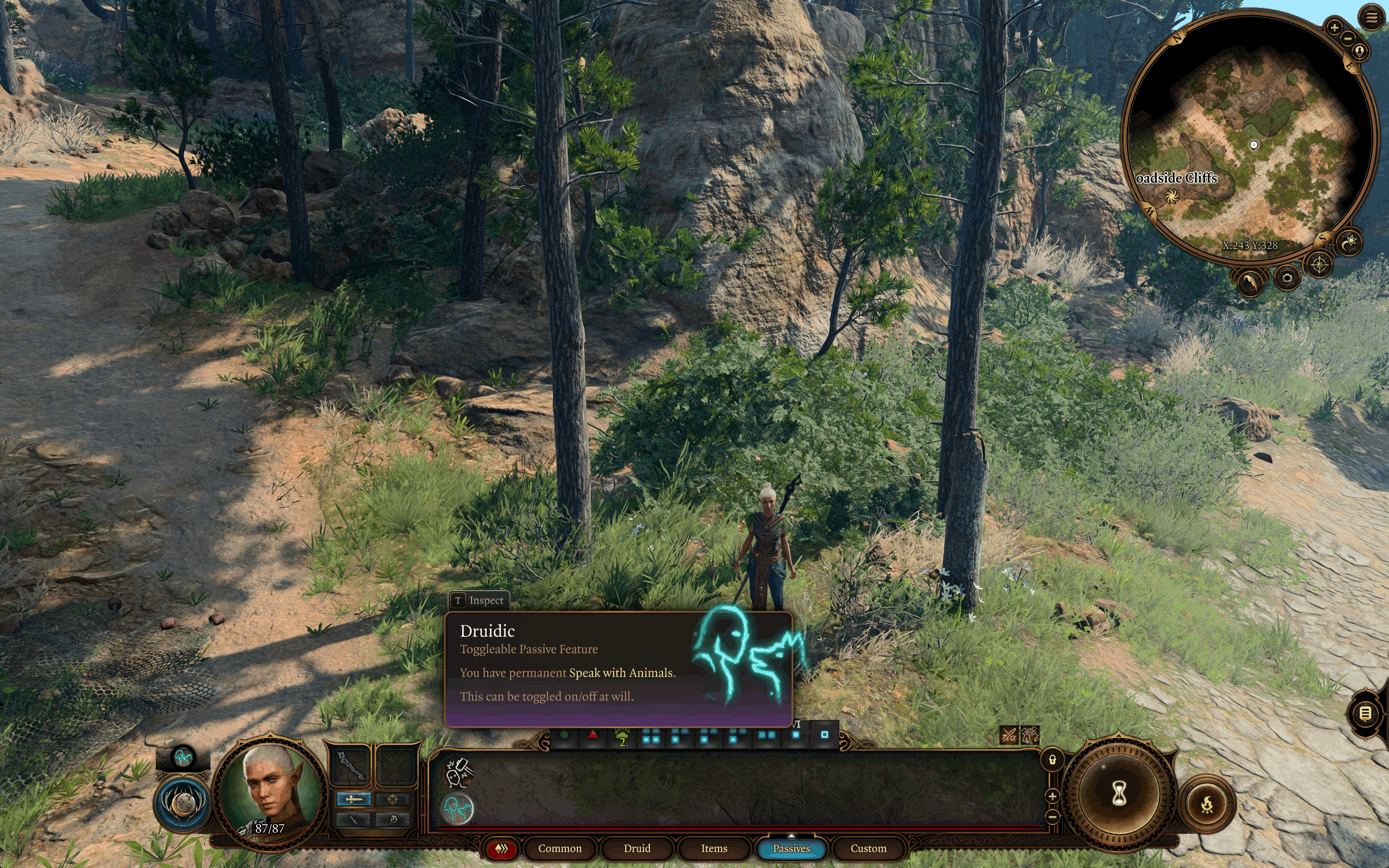Viewport: 1389px width, 868px height.
Task: Remove a hotbar row with minus button
Action: tap(1052, 816)
